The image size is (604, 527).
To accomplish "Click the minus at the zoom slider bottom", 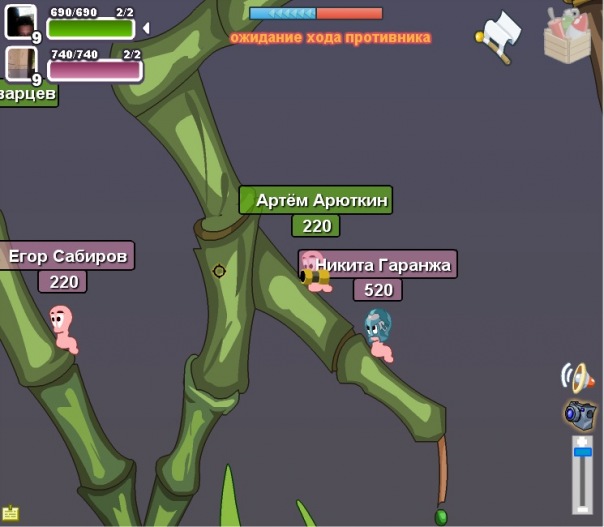I will coord(582,507).
